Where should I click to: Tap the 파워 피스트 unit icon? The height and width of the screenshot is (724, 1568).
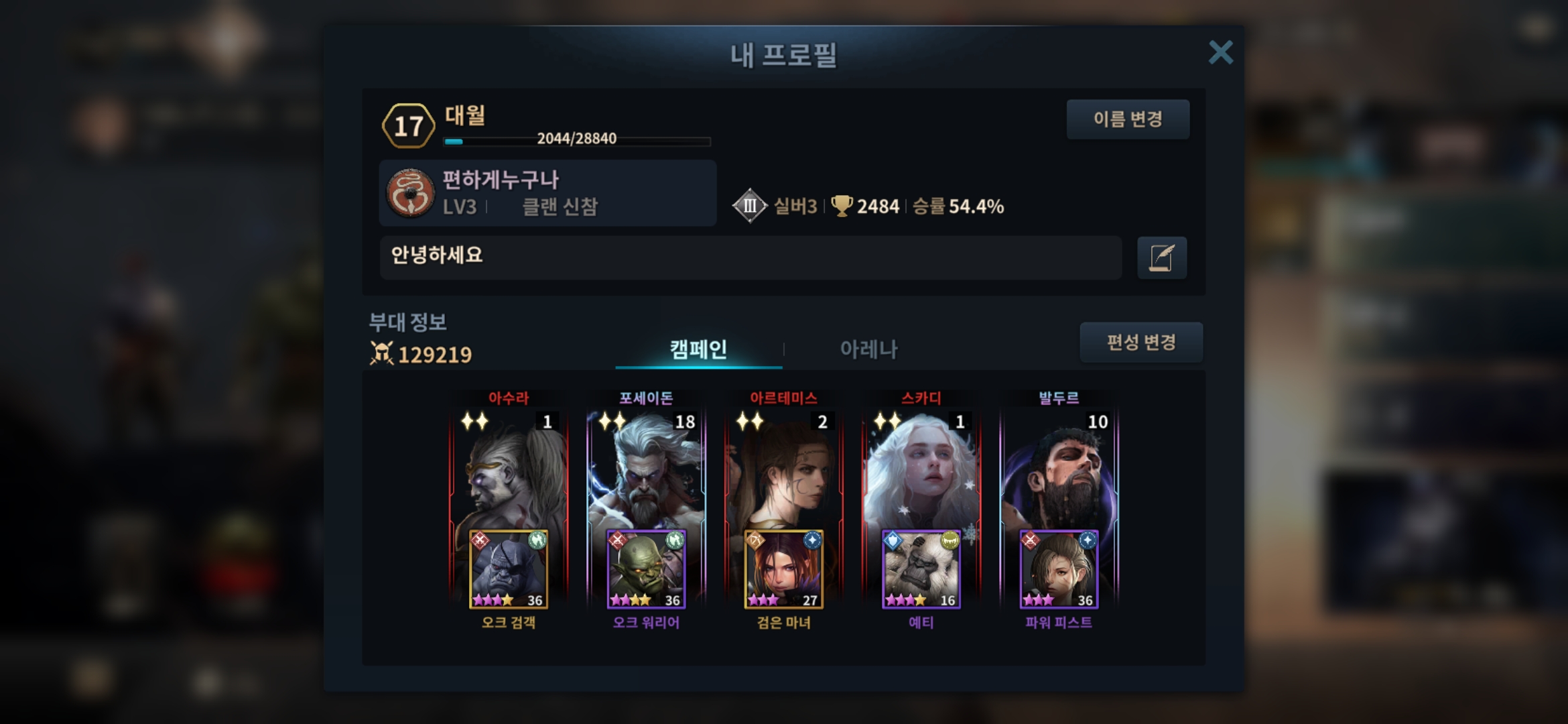[1059, 570]
